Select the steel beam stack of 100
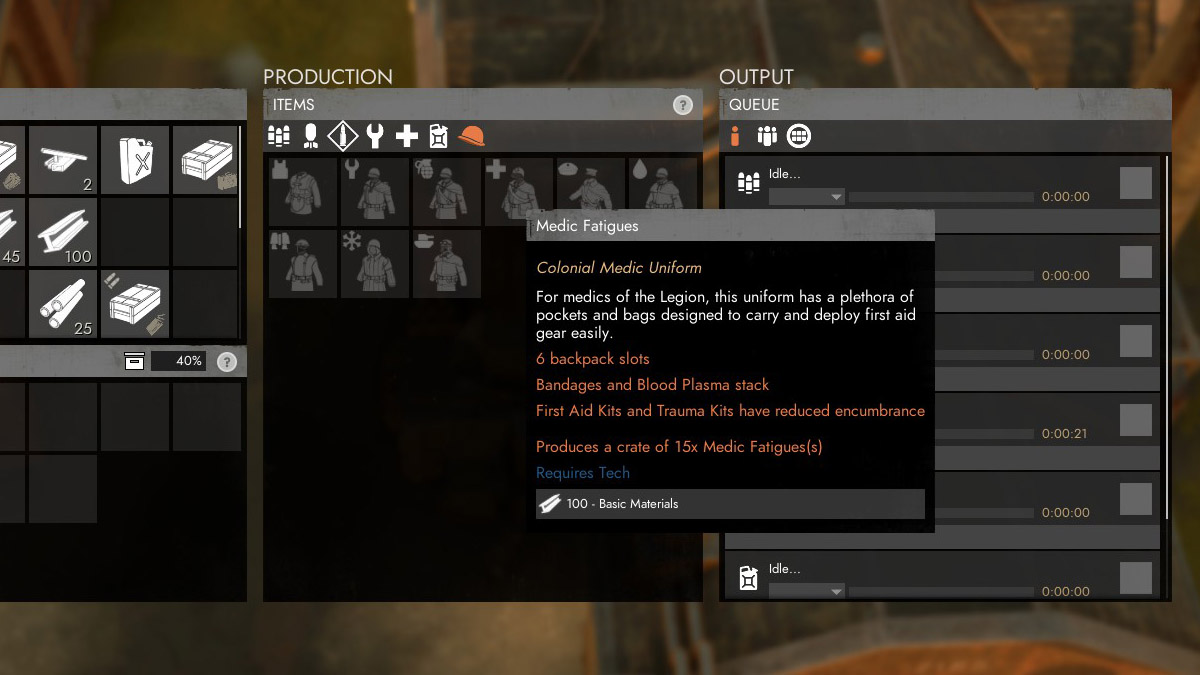Screen dimensions: 1200x675 [x=62, y=231]
